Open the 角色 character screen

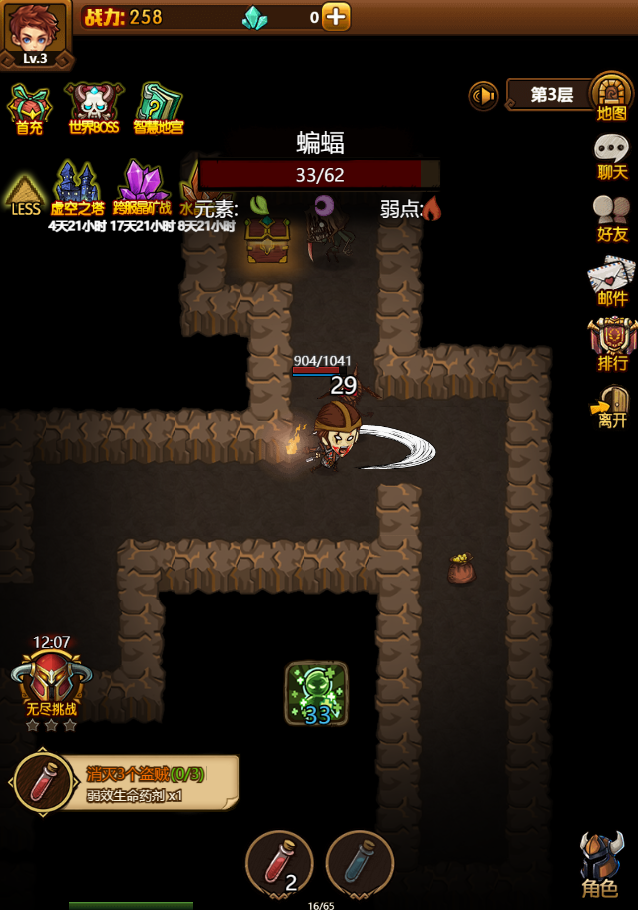pos(602,863)
